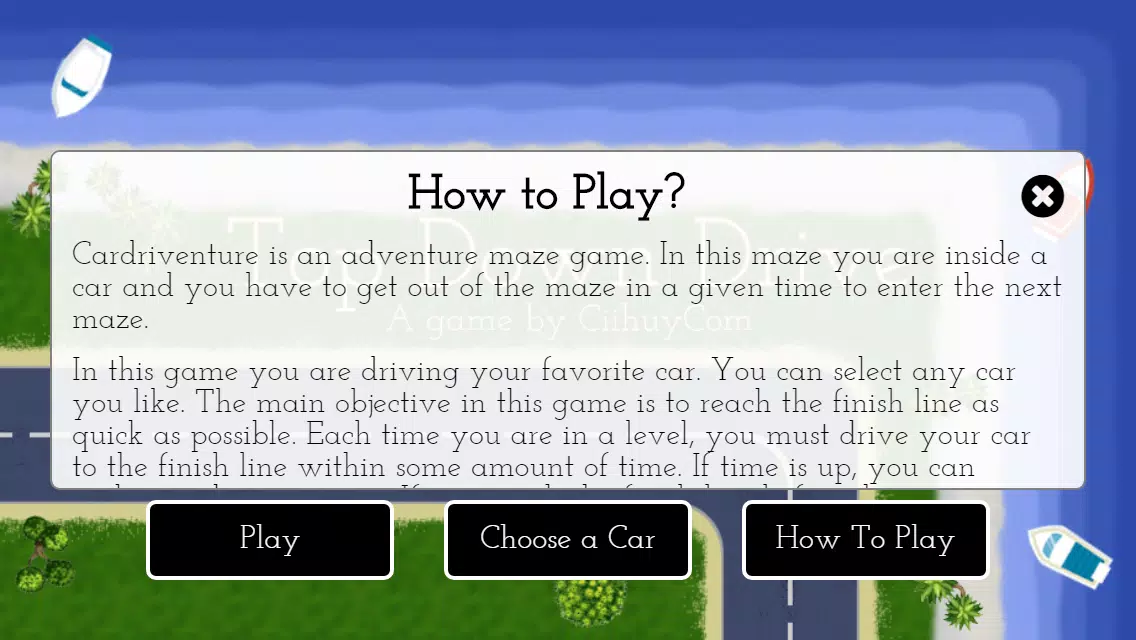Close the How to Play dialog
The height and width of the screenshot is (640, 1136).
tap(1042, 196)
